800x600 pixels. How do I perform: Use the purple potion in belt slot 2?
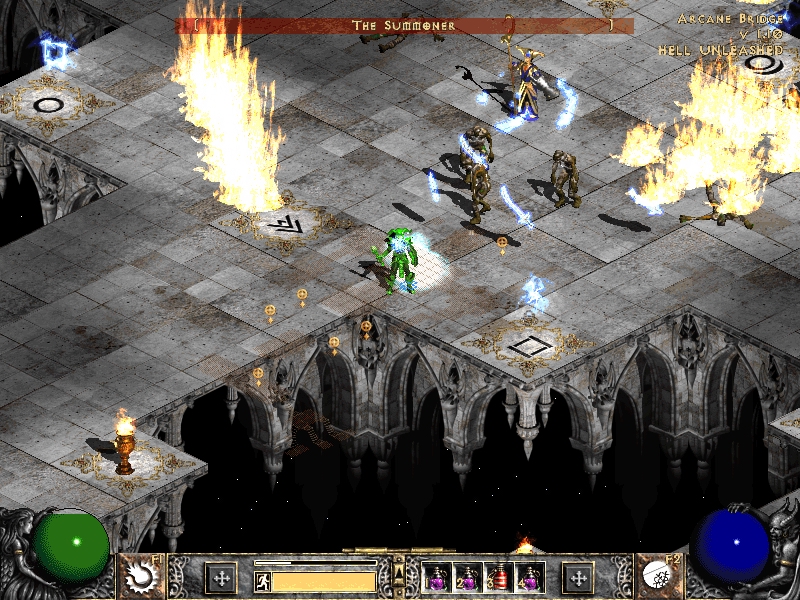[468, 578]
